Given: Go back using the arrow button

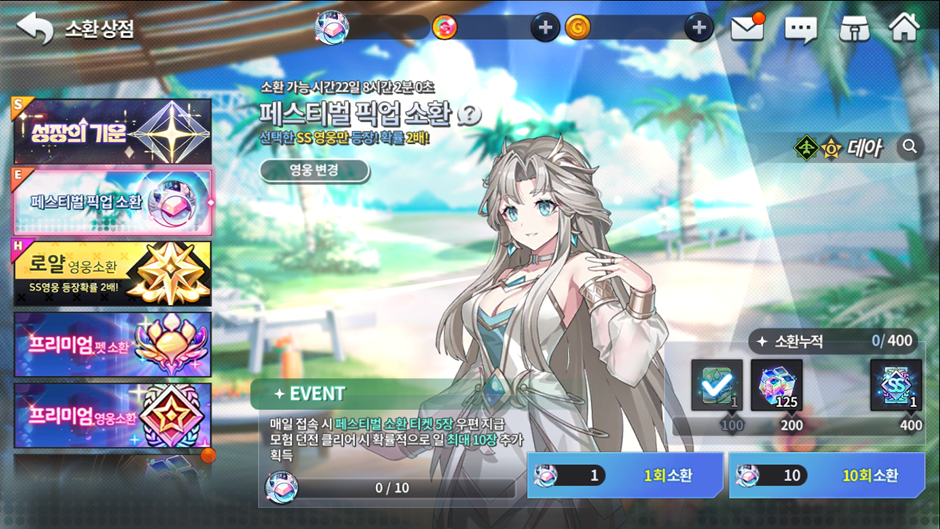Looking at the screenshot, I should (x=35, y=28).
